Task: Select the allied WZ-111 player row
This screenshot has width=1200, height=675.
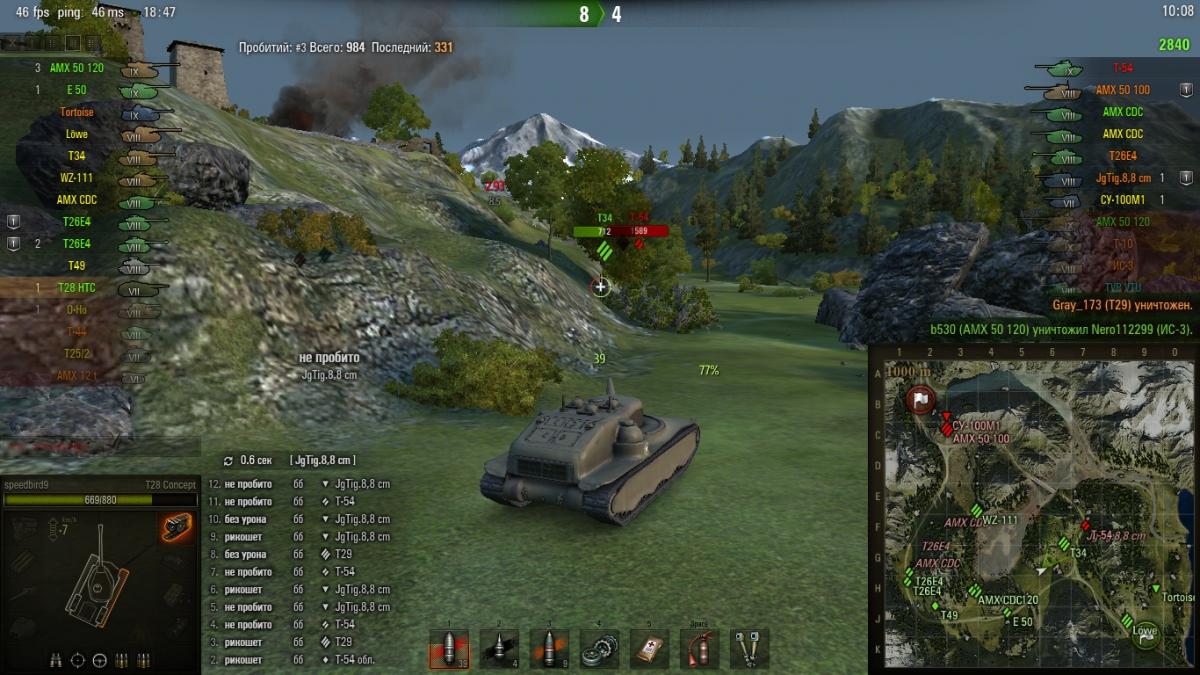Action: 77,178
